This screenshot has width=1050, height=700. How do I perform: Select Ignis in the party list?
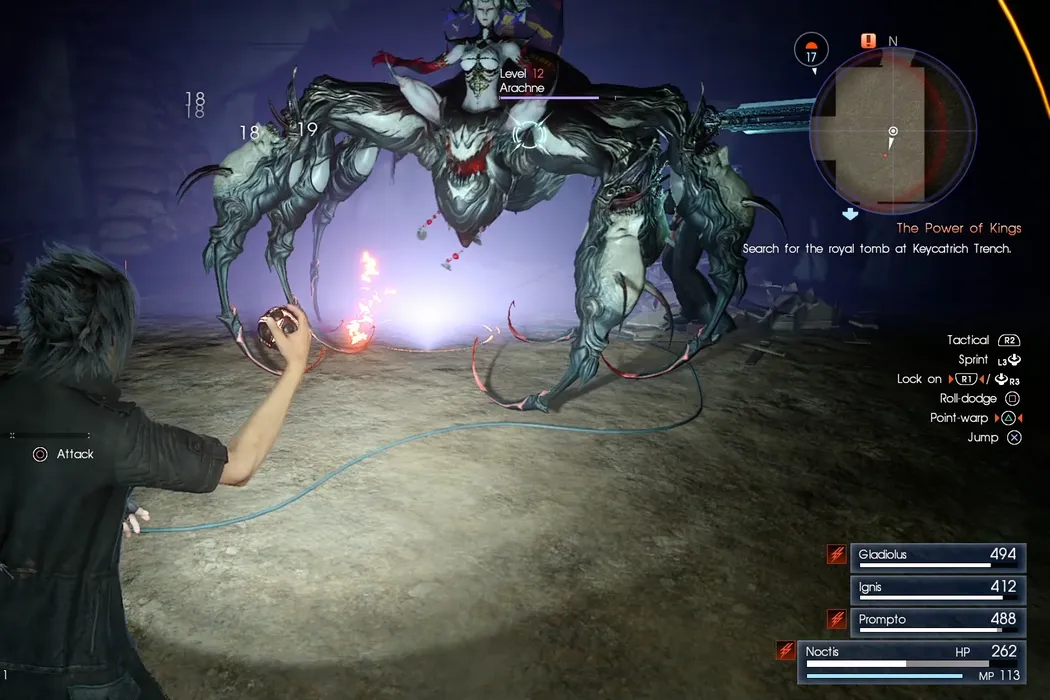(x=936, y=588)
